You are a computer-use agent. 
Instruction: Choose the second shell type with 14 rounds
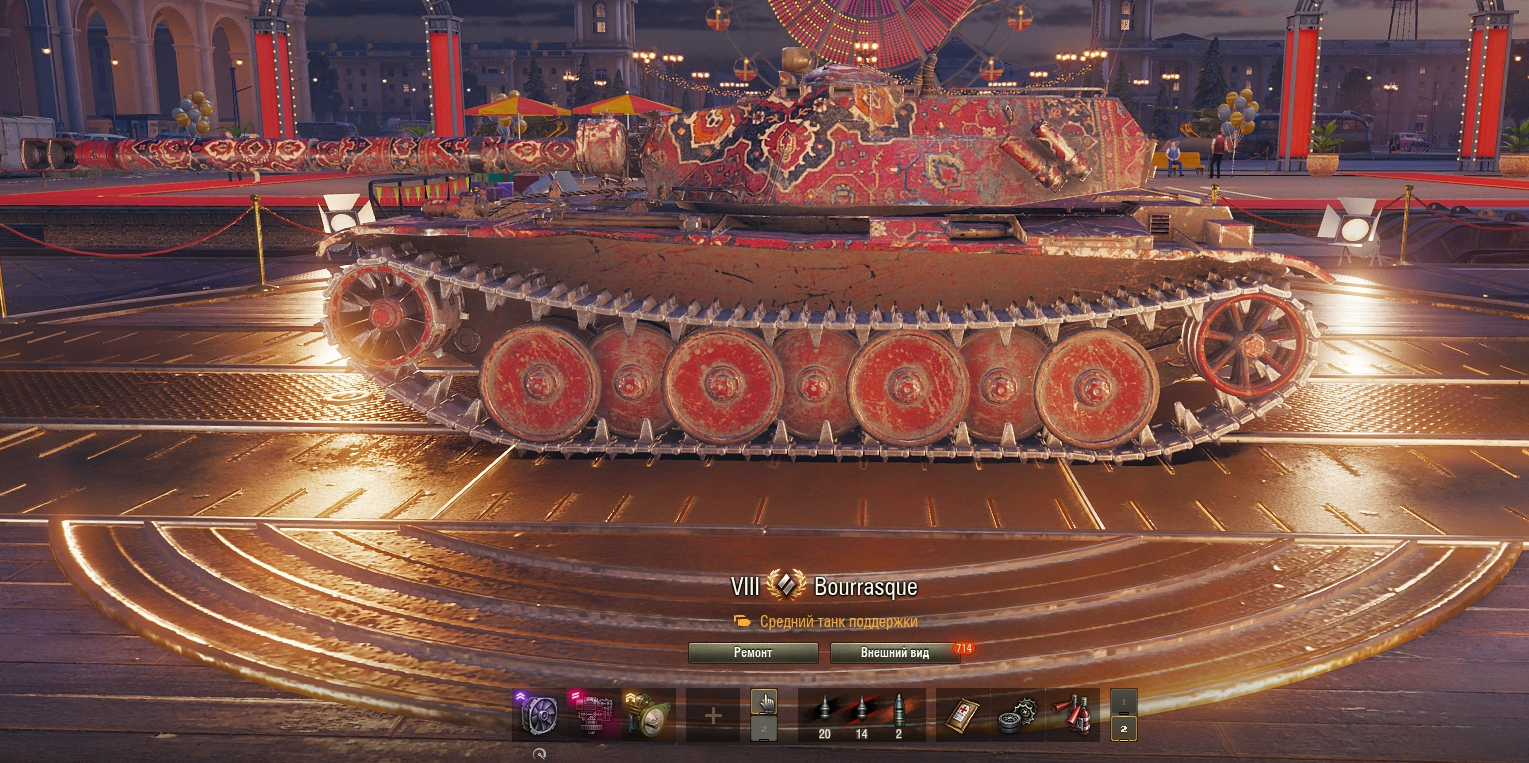pos(861,714)
